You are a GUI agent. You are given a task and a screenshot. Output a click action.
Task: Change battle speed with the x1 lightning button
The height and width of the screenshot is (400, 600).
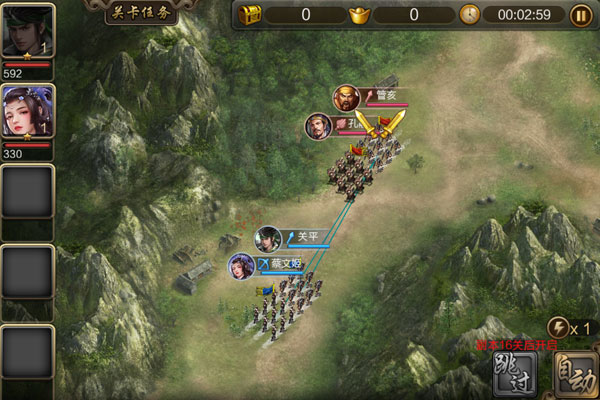click(x=560, y=327)
